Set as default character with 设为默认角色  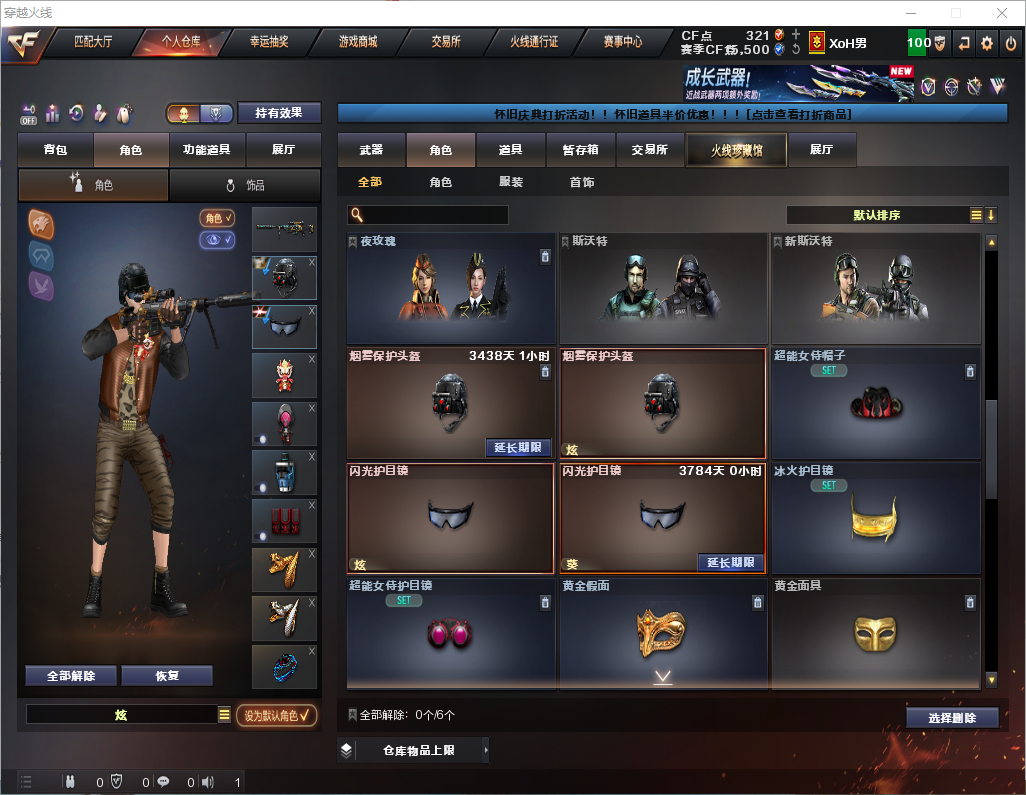[277, 715]
